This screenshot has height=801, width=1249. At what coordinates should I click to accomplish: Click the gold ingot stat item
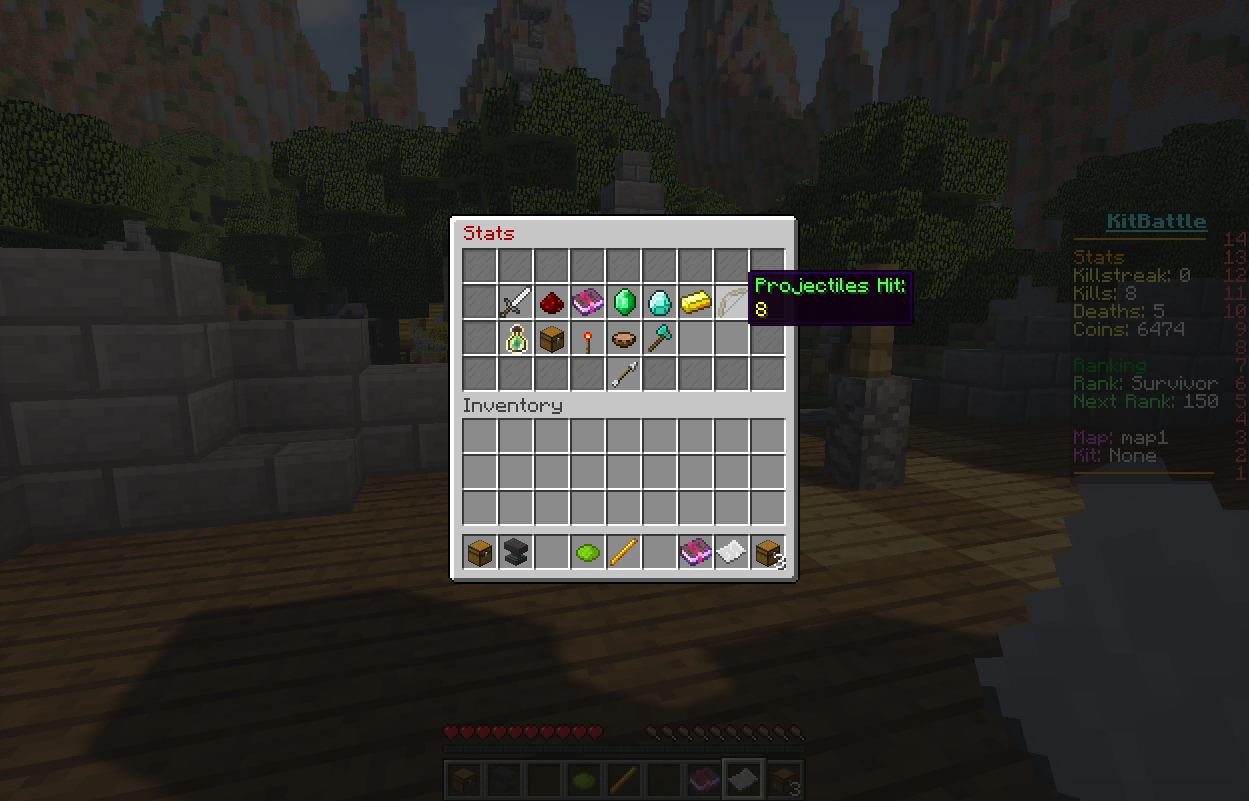click(x=696, y=302)
